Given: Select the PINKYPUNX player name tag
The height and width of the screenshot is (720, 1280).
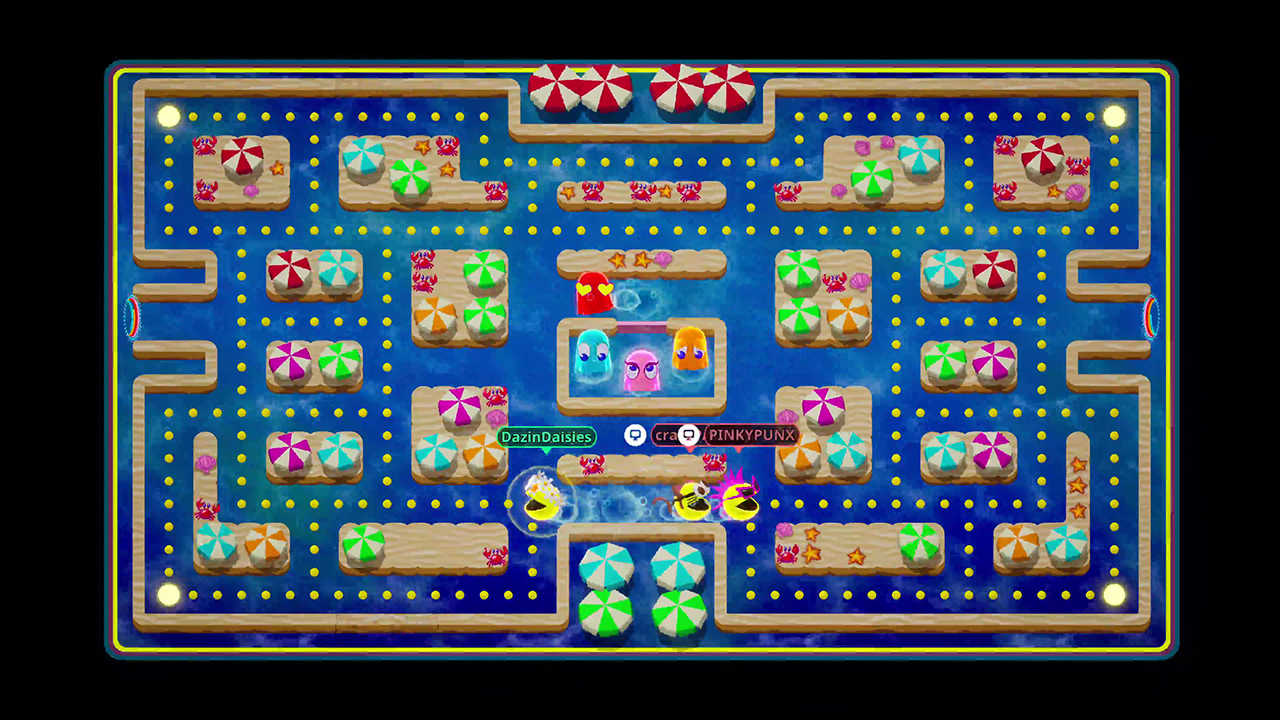Looking at the screenshot, I should point(750,435).
